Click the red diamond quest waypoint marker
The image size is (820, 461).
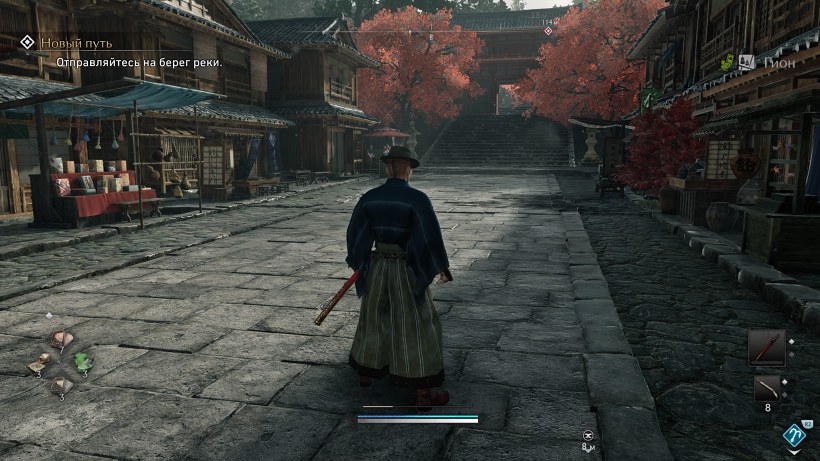tap(547, 32)
